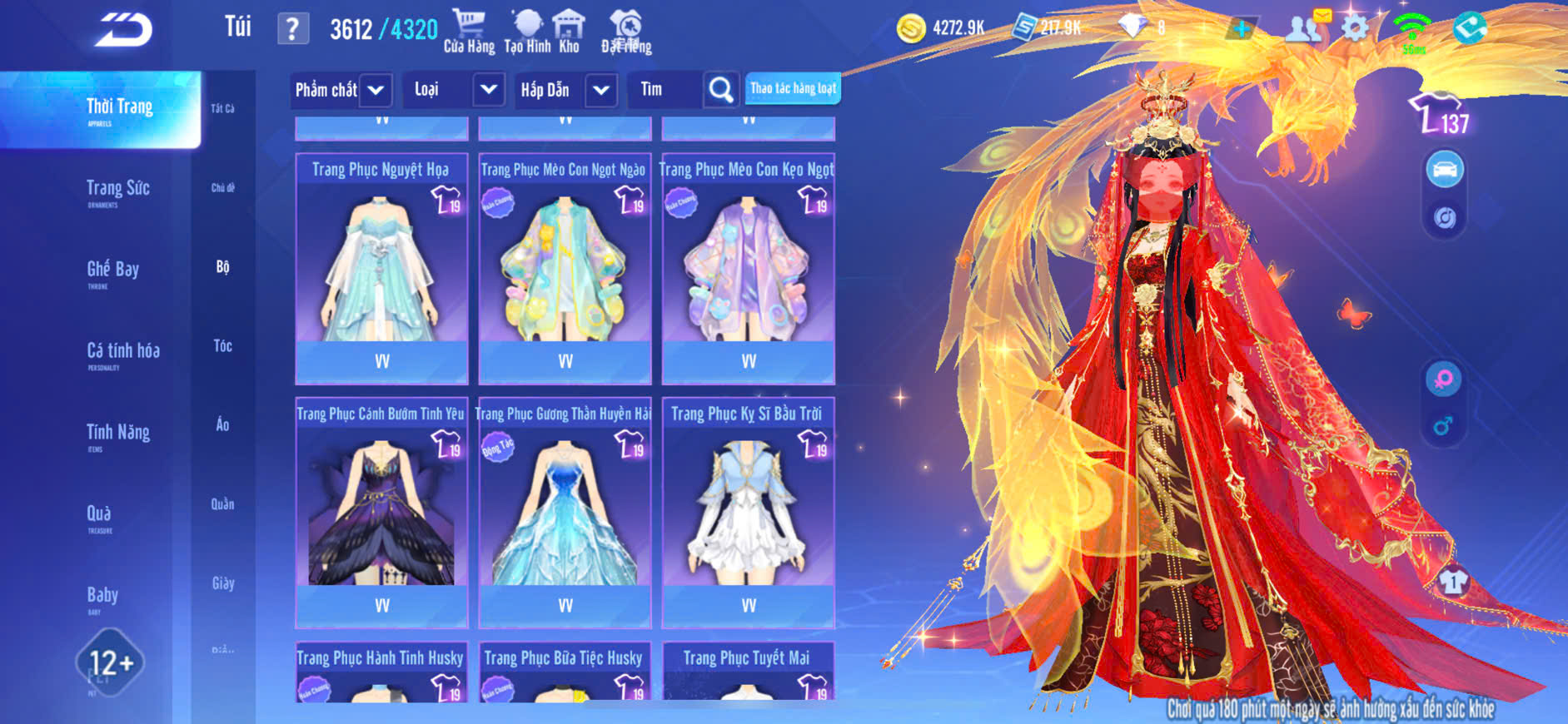The height and width of the screenshot is (724, 1568).
Task: Expand the Phẩm chất dropdown
Action: 376,90
